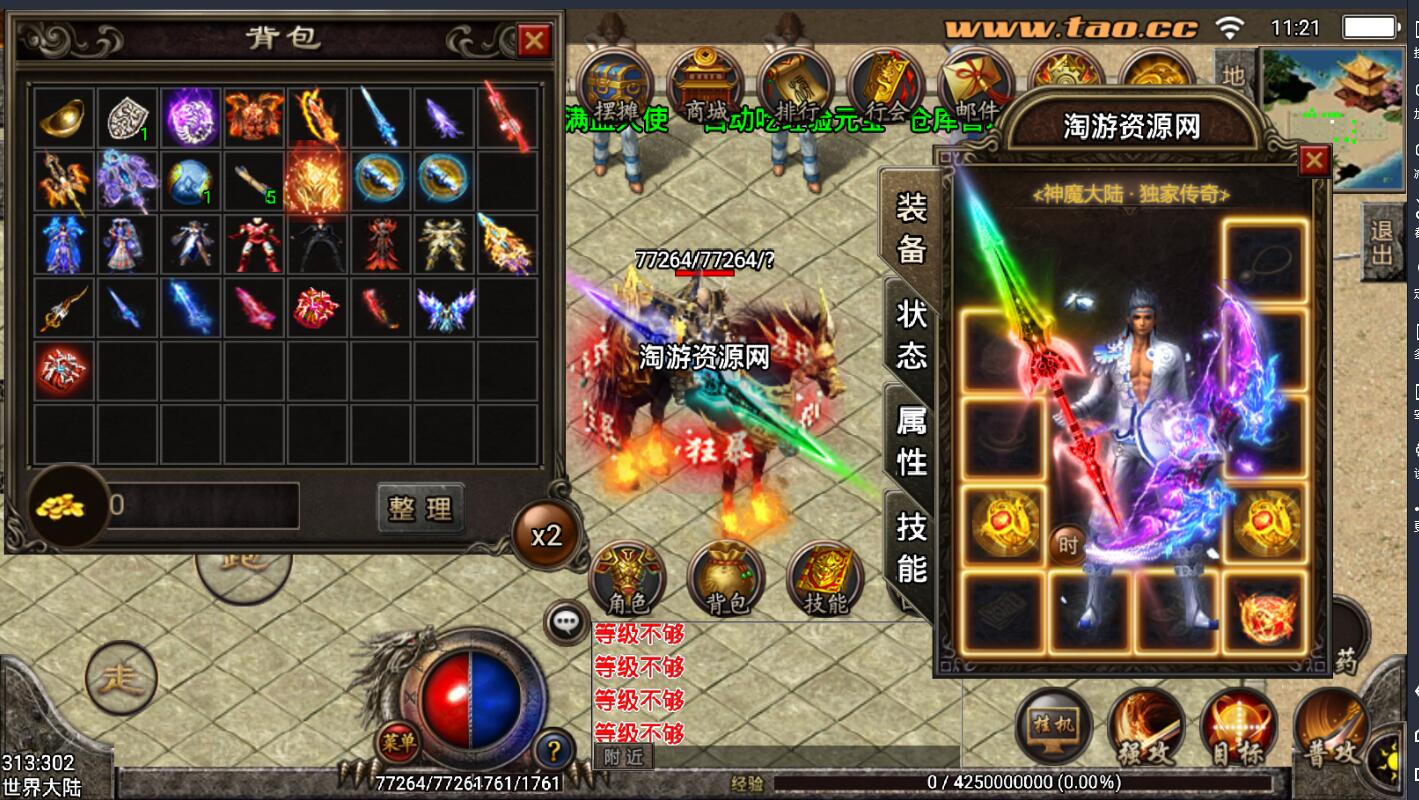
Task: Click the 整理 sort button
Action: pyautogui.click(x=421, y=508)
